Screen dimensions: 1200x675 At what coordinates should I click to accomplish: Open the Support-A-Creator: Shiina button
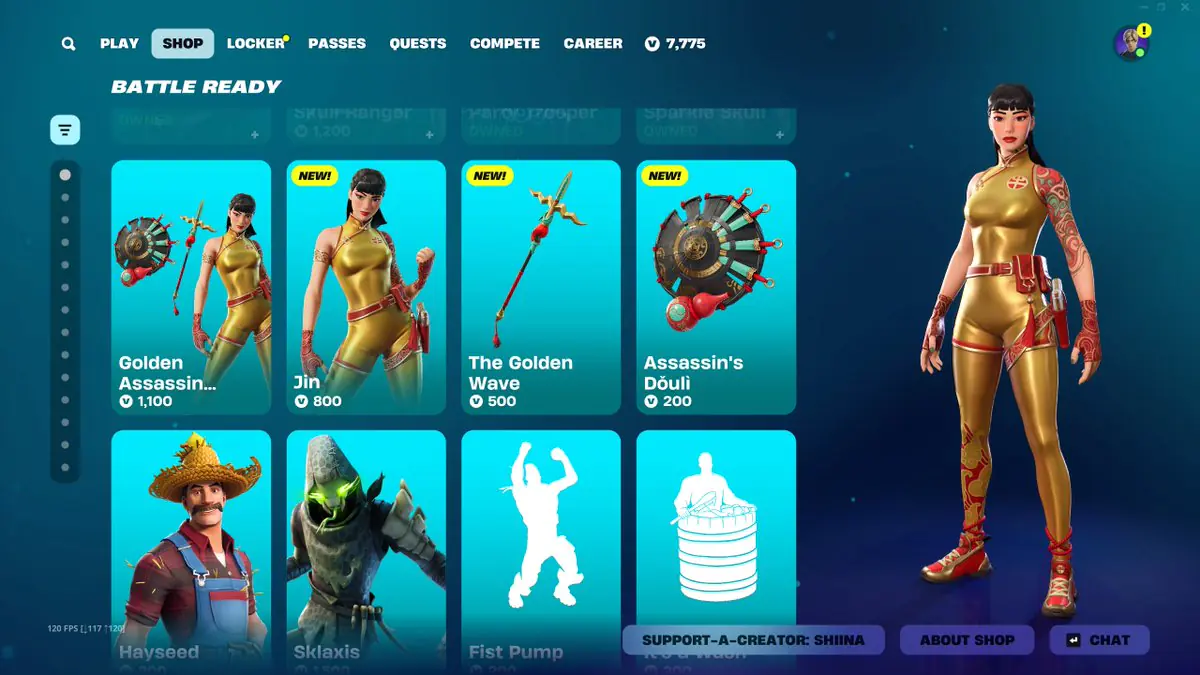point(753,640)
